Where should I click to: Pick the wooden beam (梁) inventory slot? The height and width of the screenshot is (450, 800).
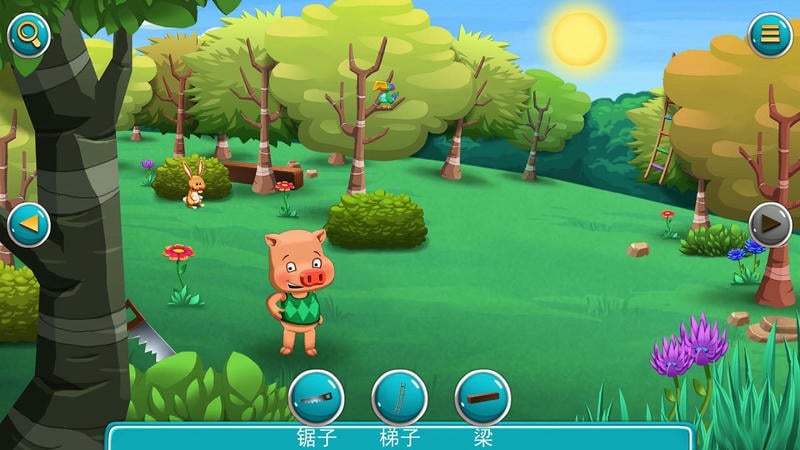pos(483,398)
